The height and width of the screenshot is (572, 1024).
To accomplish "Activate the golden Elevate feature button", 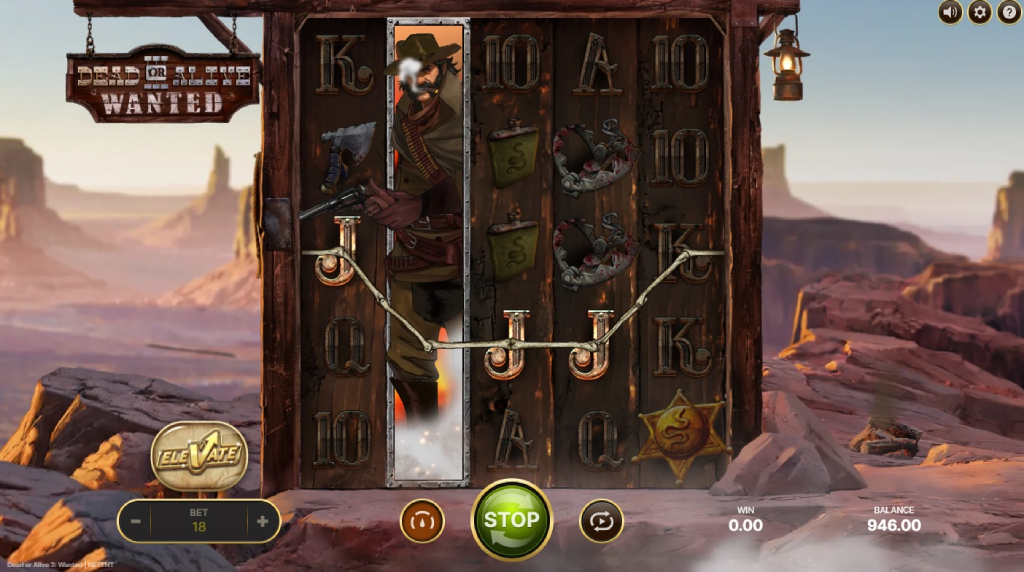I will point(199,457).
